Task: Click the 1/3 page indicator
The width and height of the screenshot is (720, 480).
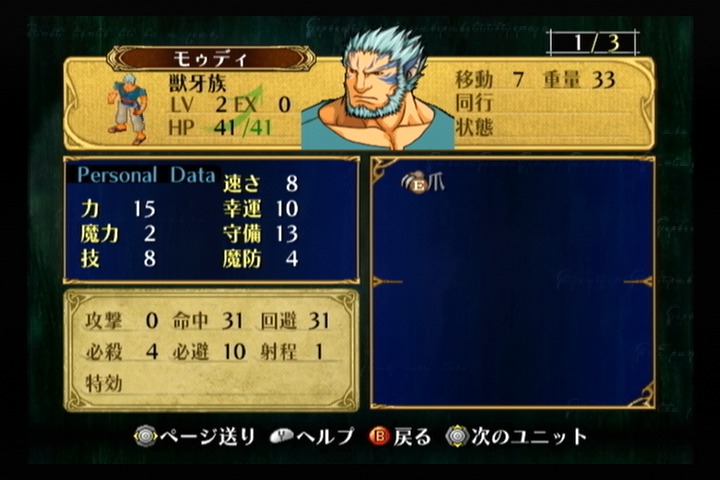Action: click(592, 43)
